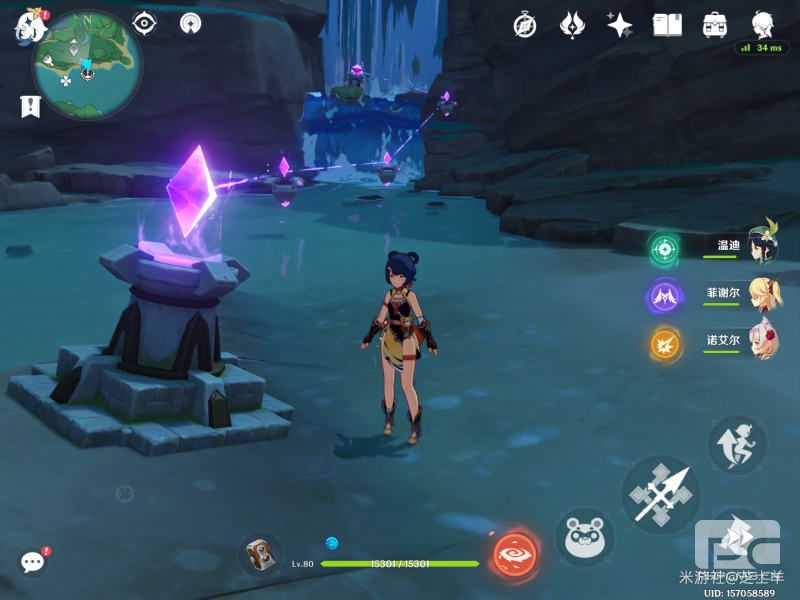Image resolution: width=800 pixels, height=600 pixels.
Task: Use the Guoba bear elemental skill
Action: (584, 538)
